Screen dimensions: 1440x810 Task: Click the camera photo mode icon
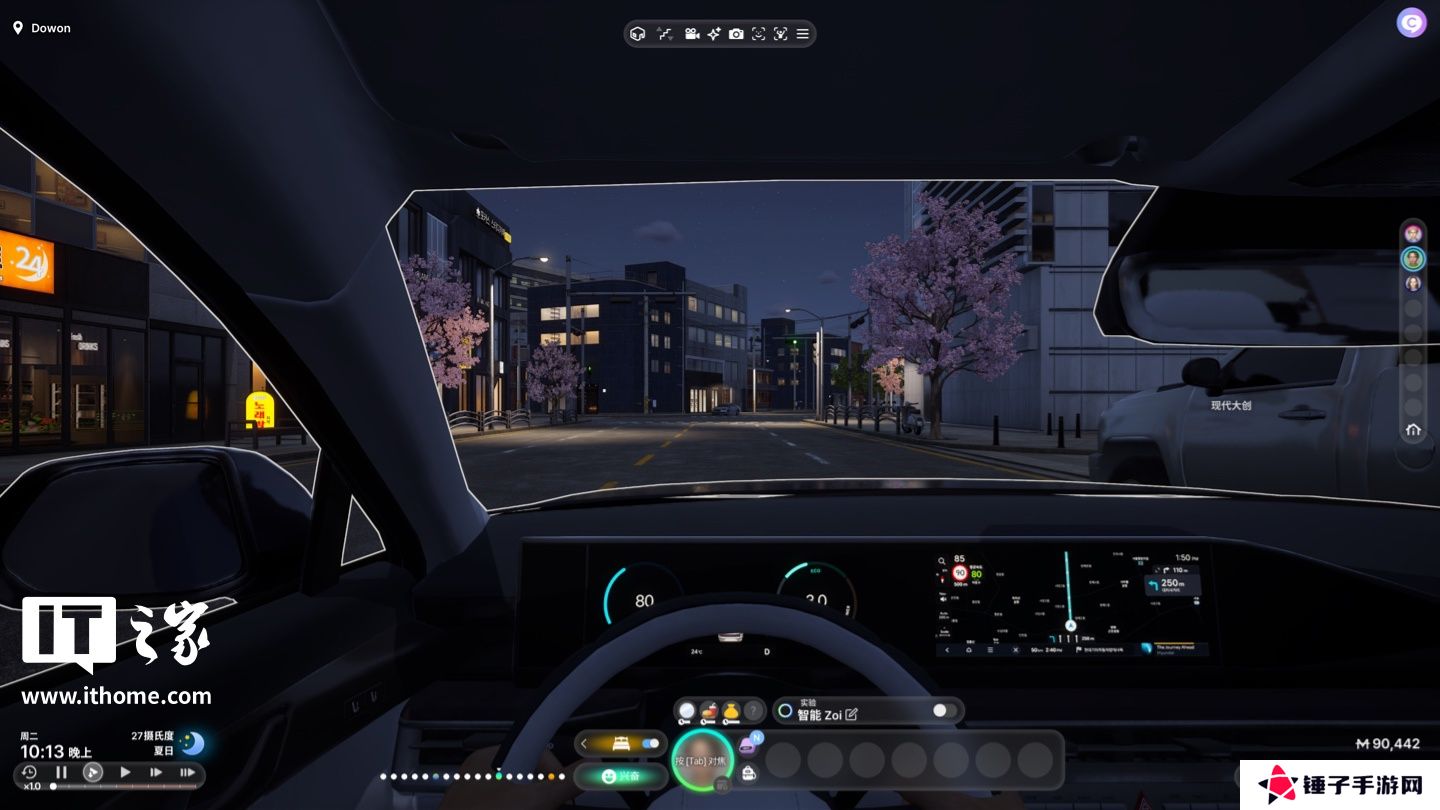[736, 34]
